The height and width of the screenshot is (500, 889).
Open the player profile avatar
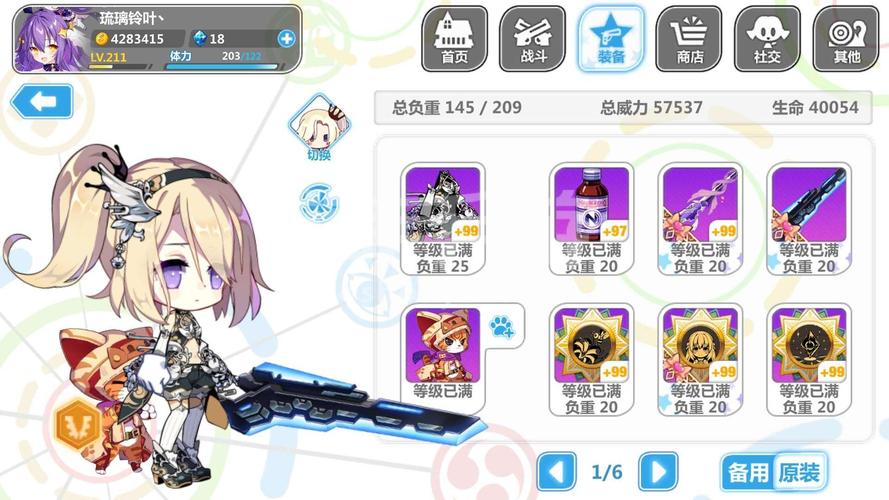49,39
